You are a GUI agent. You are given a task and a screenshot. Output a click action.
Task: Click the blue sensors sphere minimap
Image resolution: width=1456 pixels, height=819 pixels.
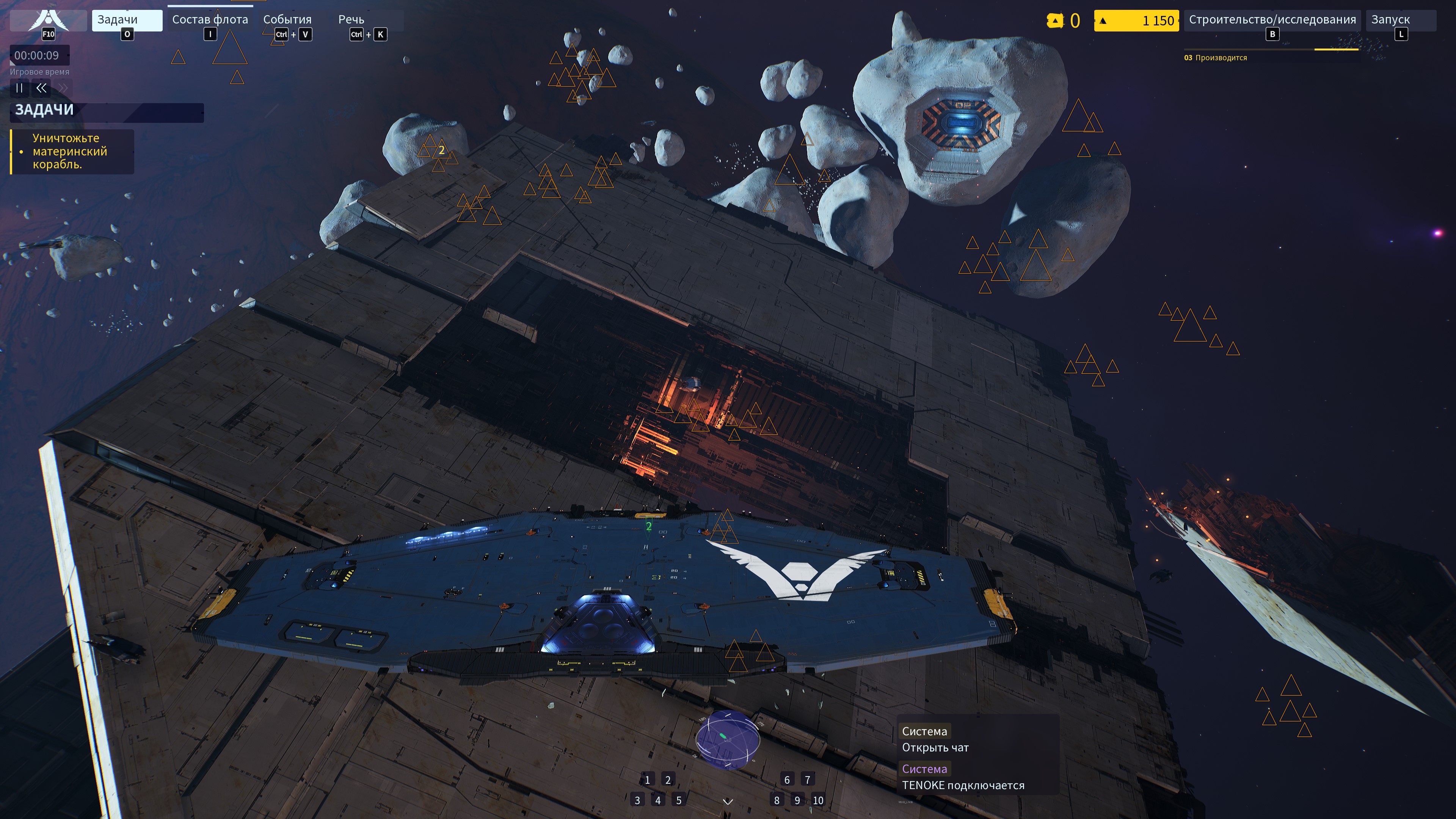coord(727,740)
